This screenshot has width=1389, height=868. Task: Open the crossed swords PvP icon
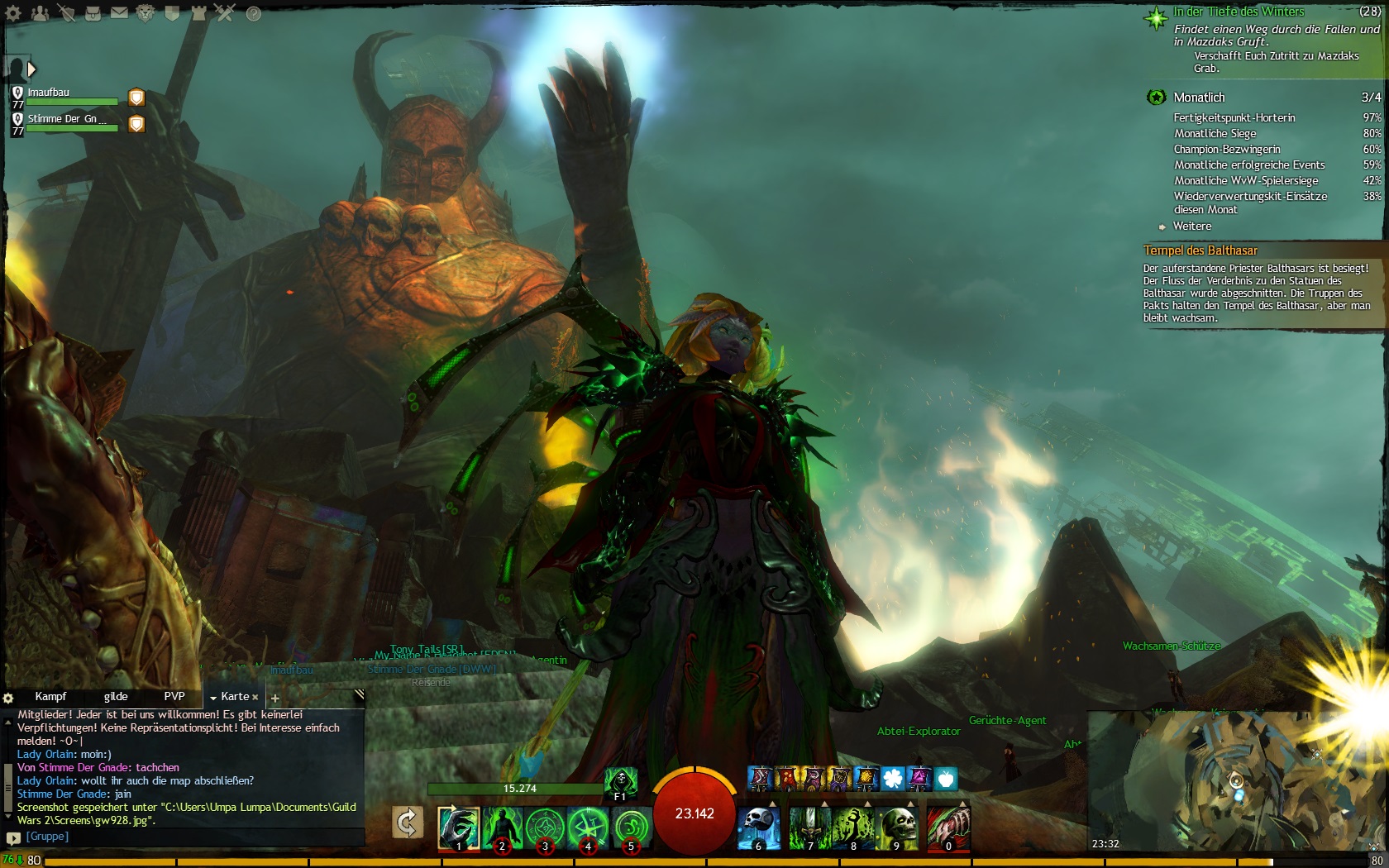click(225, 13)
